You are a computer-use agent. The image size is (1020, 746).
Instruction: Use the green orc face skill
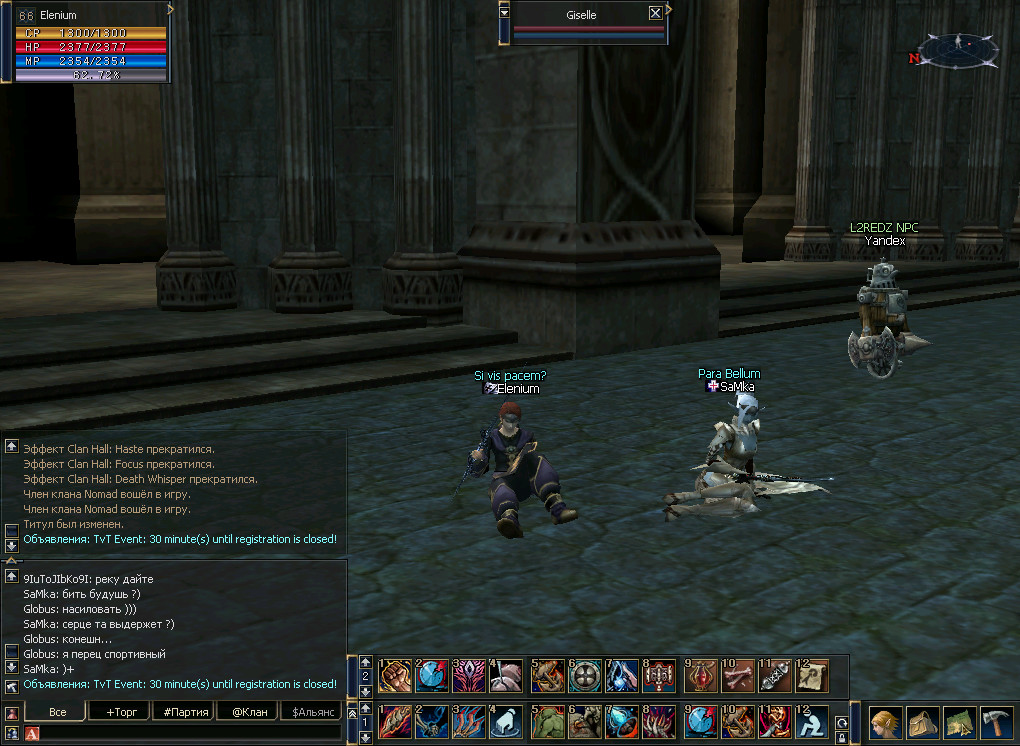(x=547, y=721)
